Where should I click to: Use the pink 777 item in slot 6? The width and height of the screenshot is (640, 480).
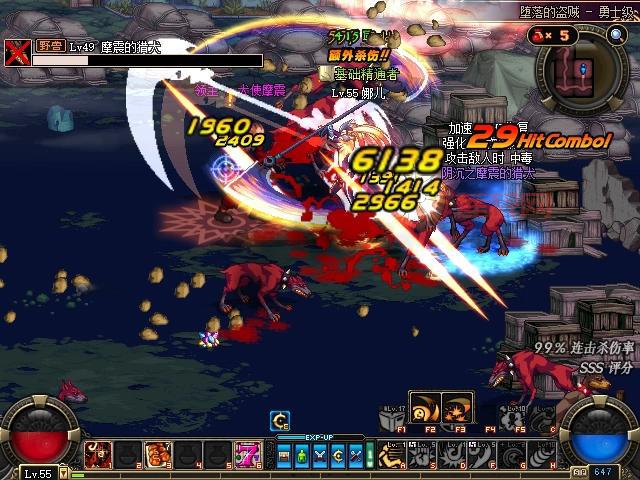tap(245, 456)
